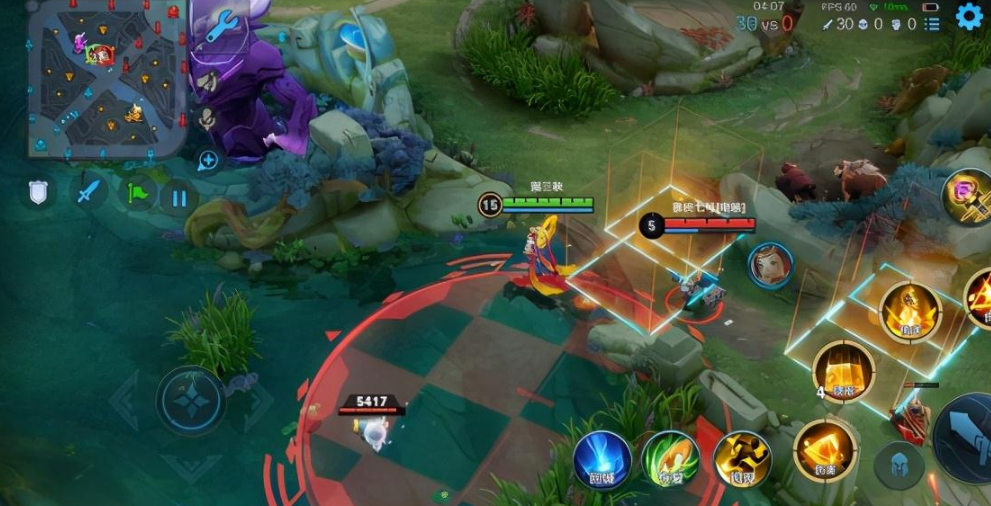Open the blue wrench tool button
The height and width of the screenshot is (506, 991).
tap(219, 25)
